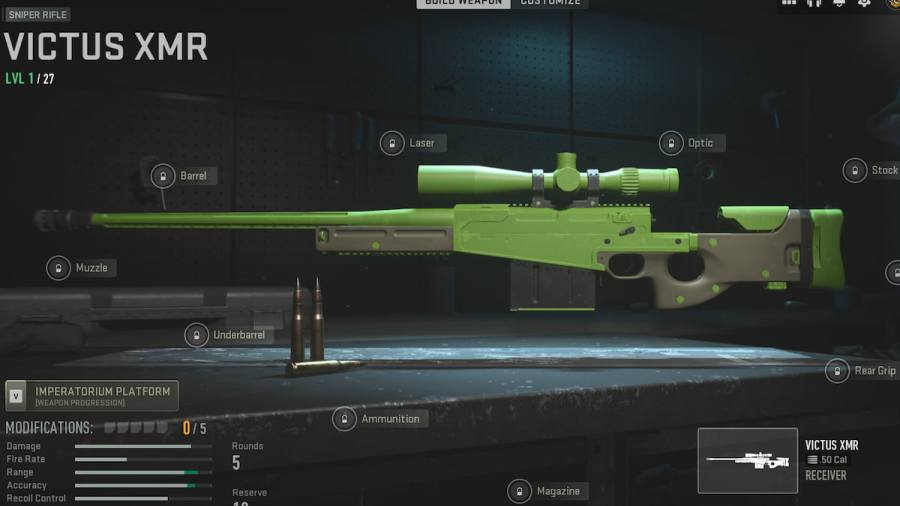900x506 pixels.
Task: Switch to the Build Weapon tab
Action: (463, 3)
